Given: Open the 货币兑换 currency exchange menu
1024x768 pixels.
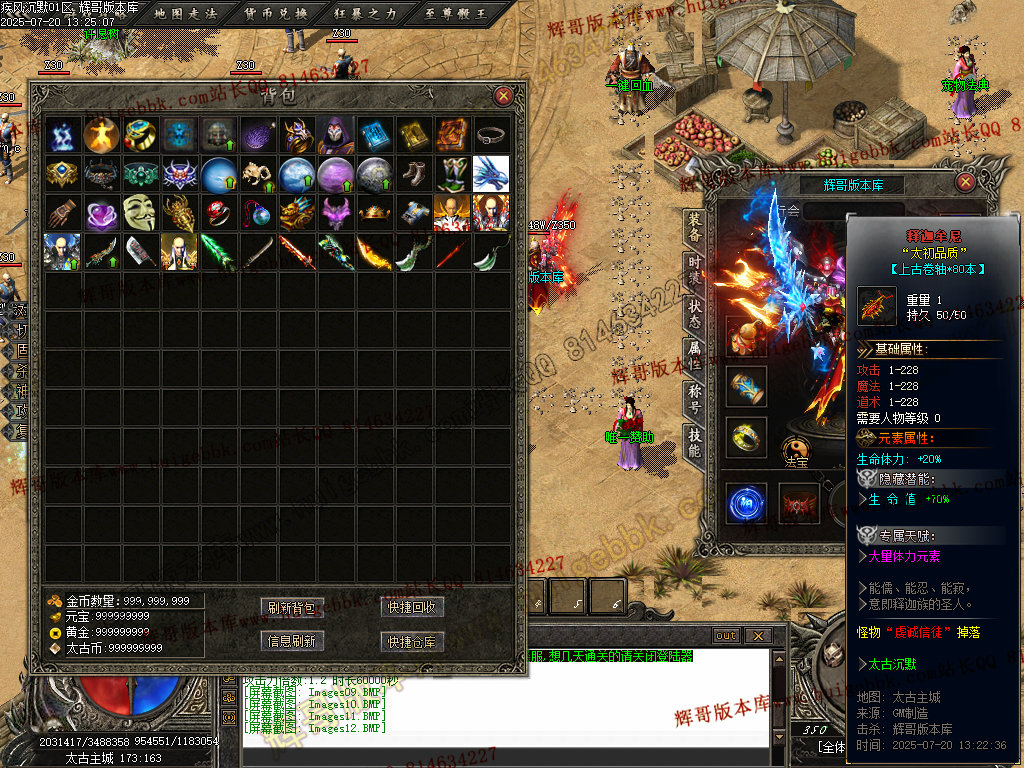Looking at the screenshot, I should 277,13.
